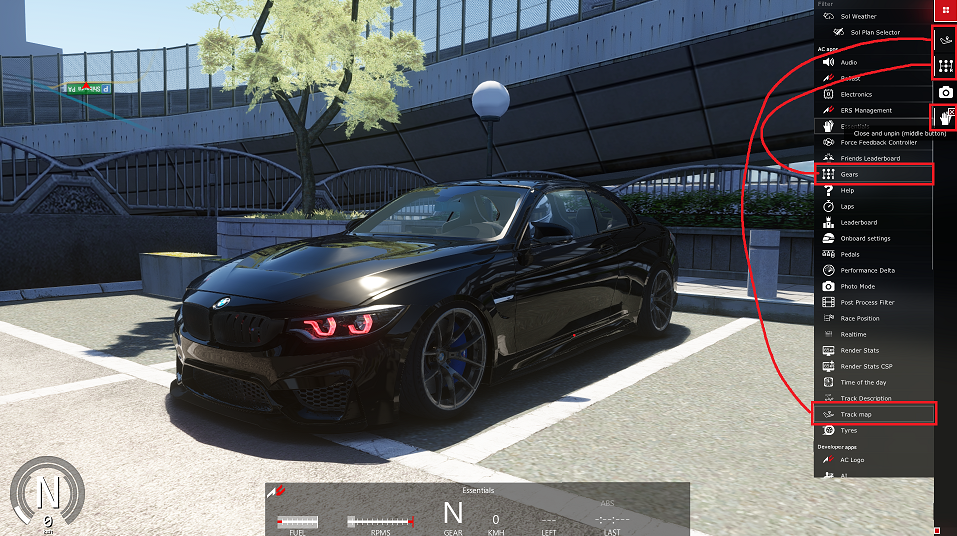957x536 pixels.
Task: Open the Friends Leaderboard app
Action: tap(870, 158)
